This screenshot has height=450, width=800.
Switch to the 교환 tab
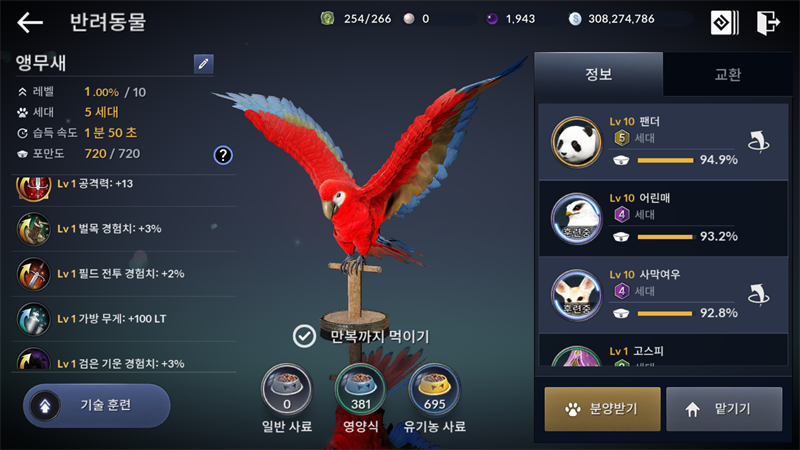tap(727, 74)
